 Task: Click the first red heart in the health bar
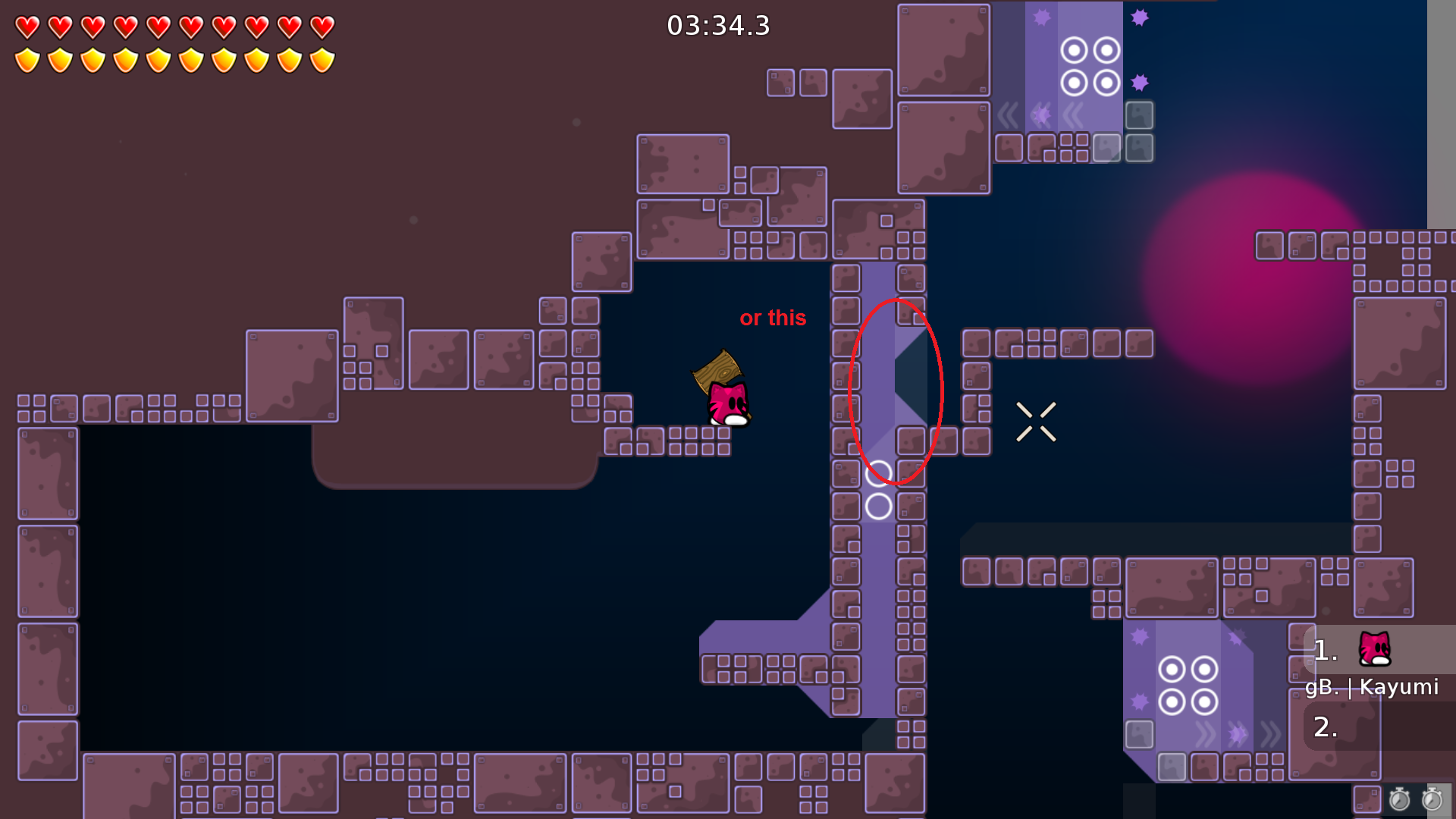[26, 25]
